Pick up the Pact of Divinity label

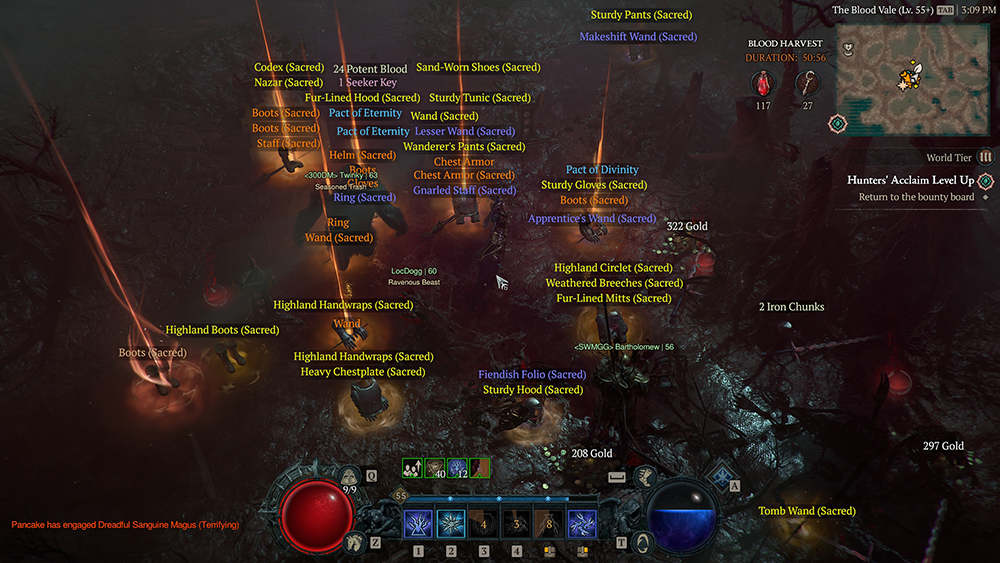[602, 170]
